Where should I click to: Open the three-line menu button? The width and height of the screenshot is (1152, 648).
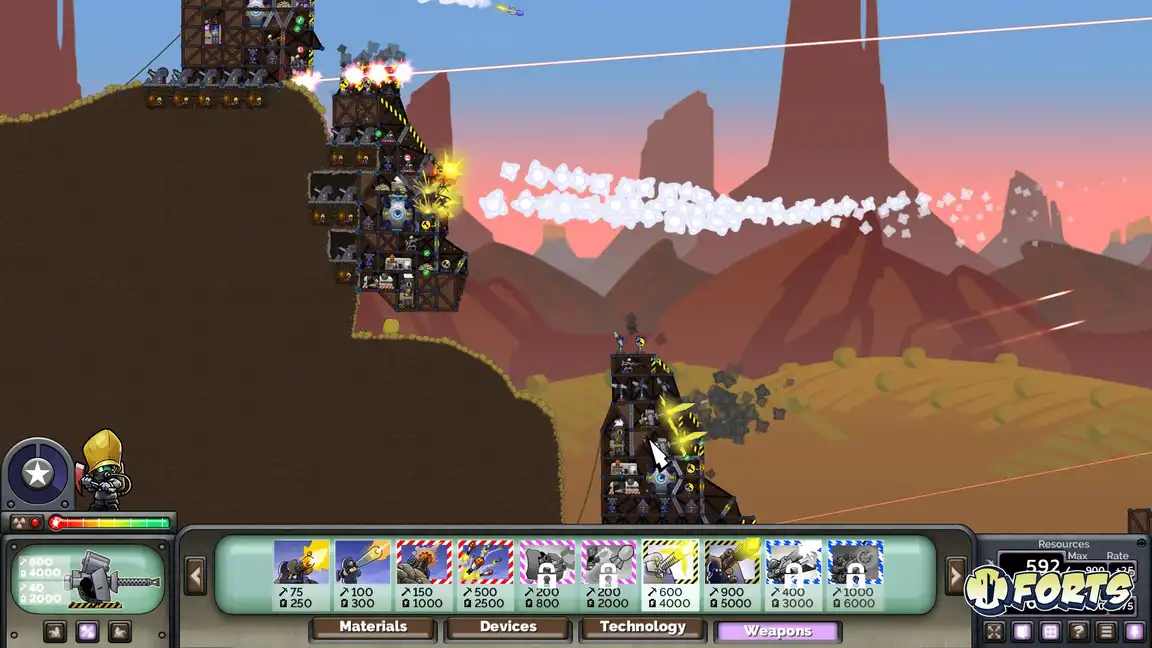1106,631
